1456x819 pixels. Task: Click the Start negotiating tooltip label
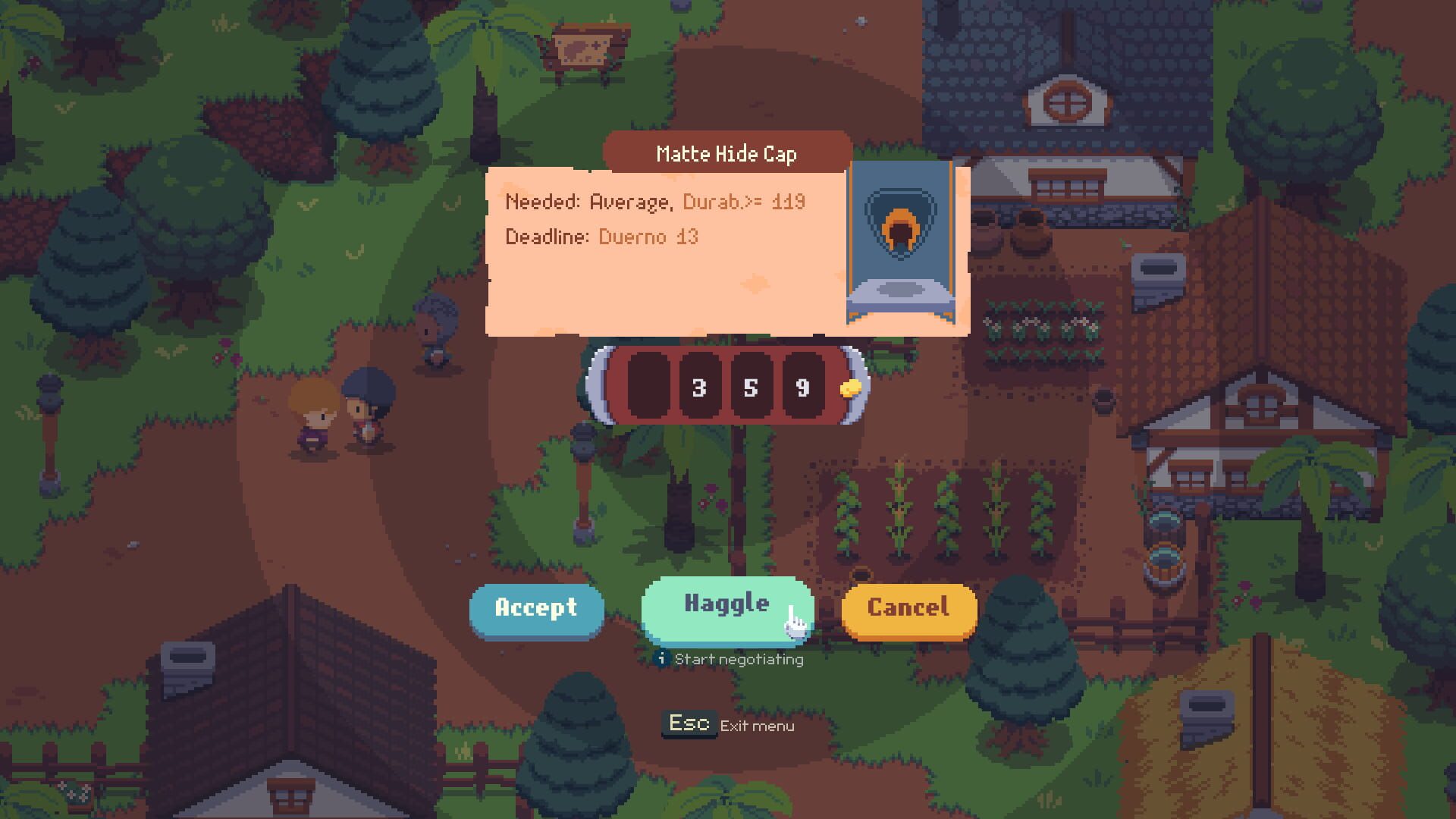click(x=738, y=659)
